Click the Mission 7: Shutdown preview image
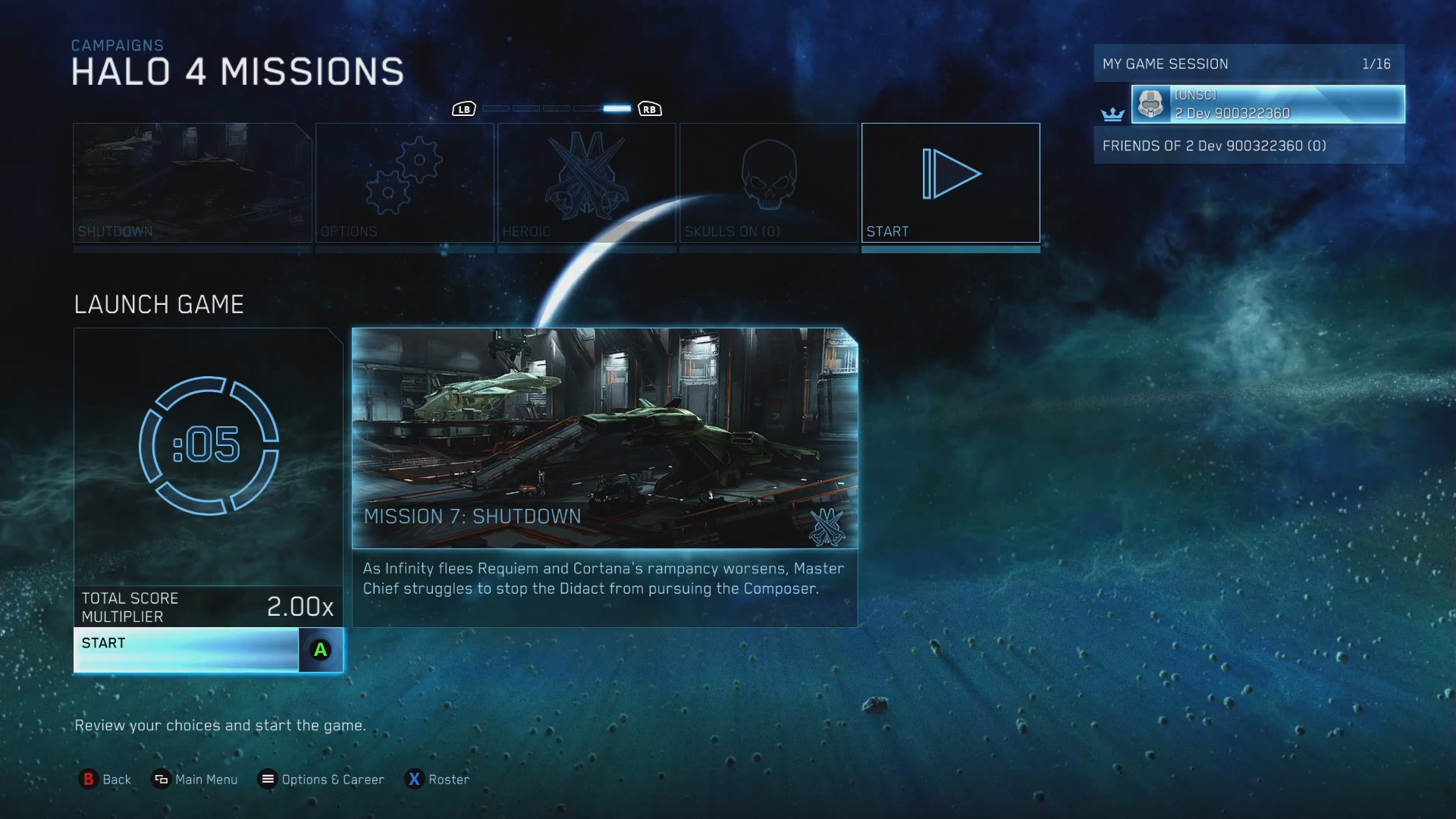 (604, 438)
